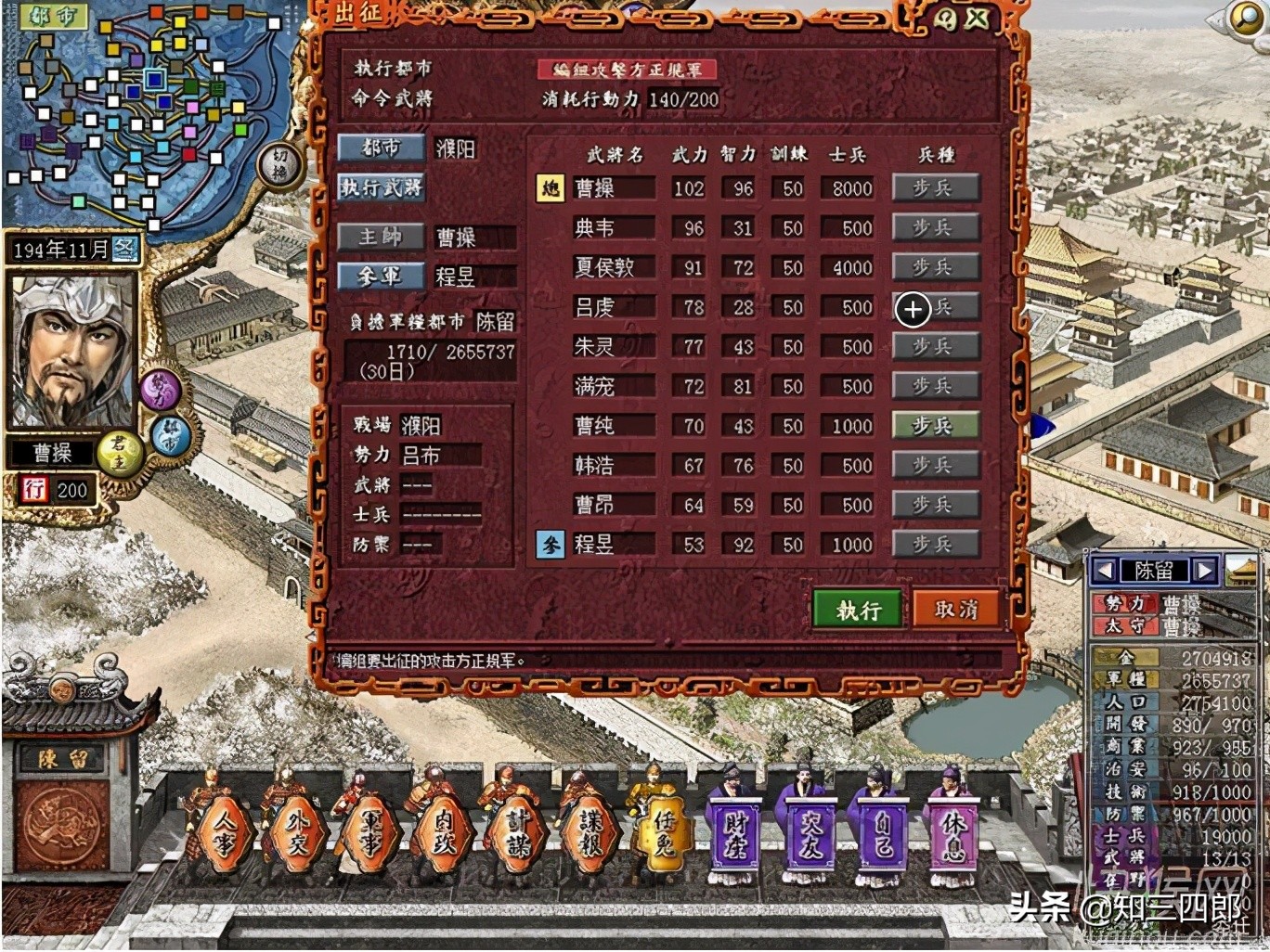1270x952 pixels.
Task: Close the 出征 dialog window
Action: (x=977, y=18)
